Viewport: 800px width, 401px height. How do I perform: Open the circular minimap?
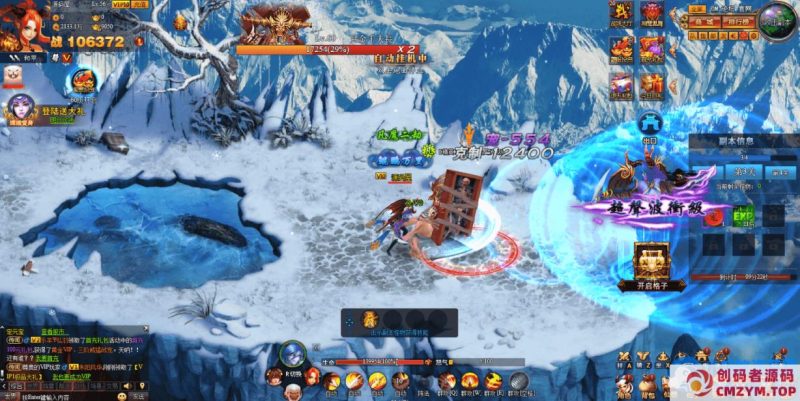[777, 20]
